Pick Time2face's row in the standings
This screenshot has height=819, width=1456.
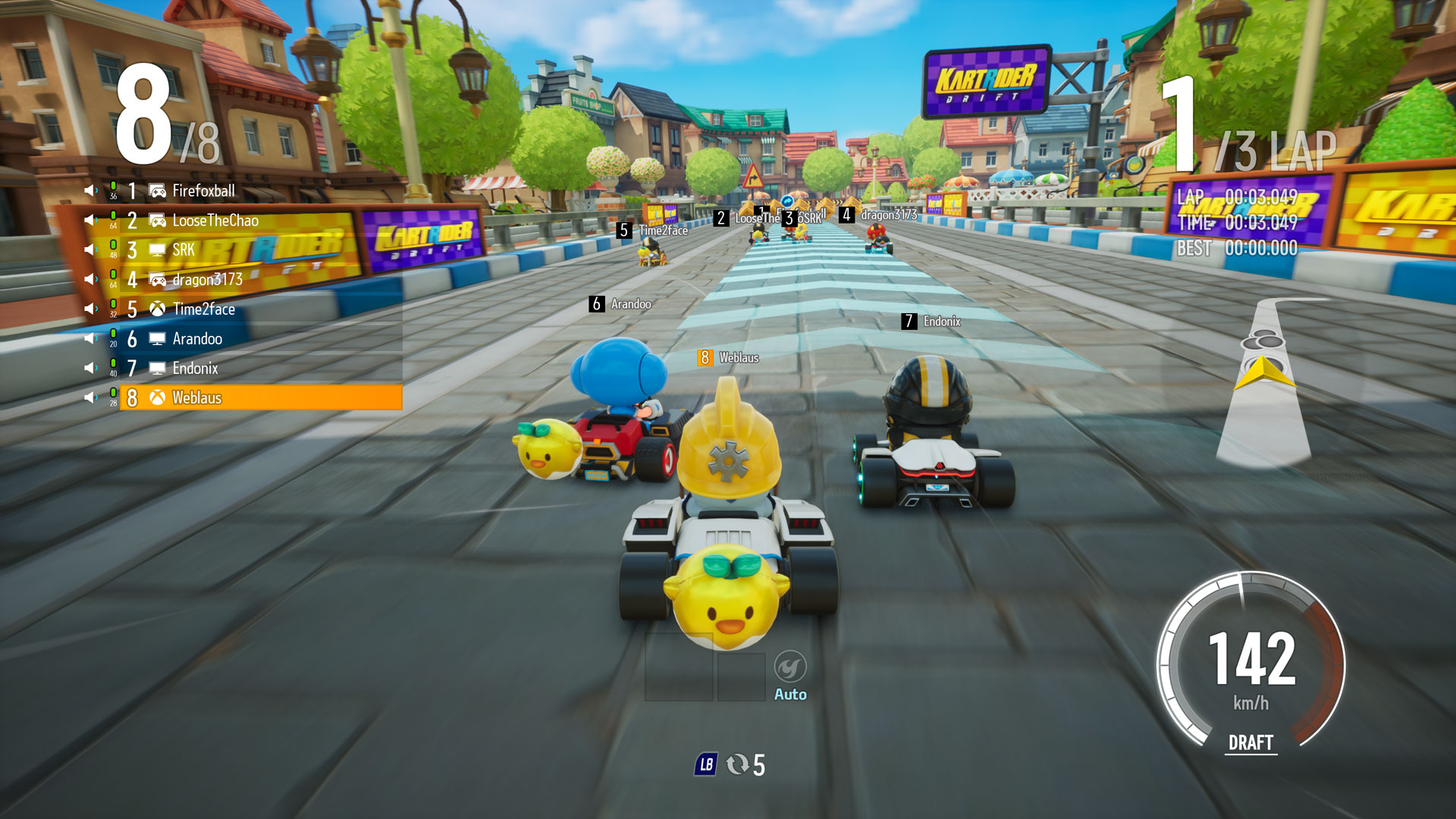pos(203,309)
